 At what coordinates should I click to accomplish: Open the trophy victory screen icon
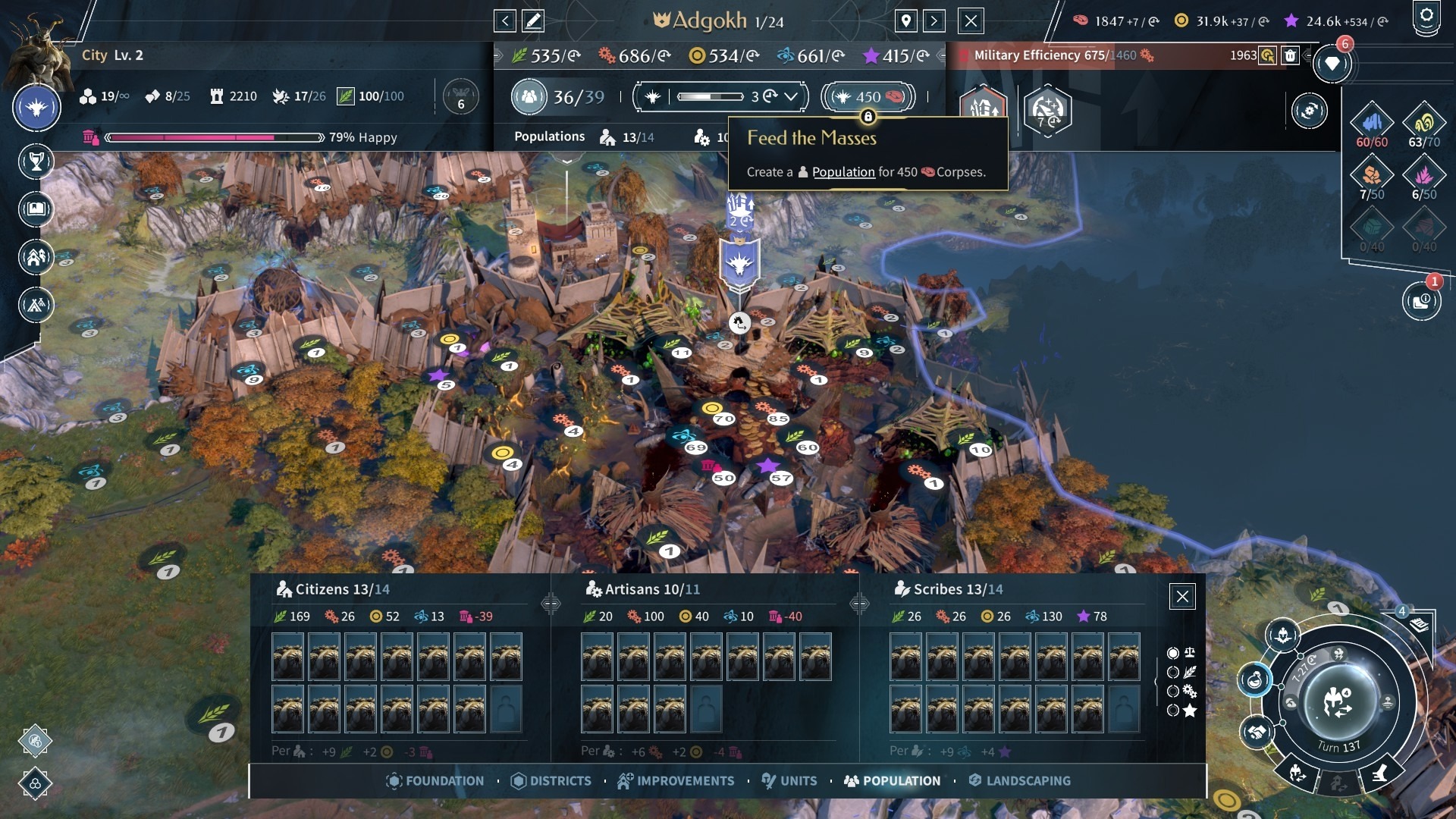pyautogui.click(x=36, y=162)
